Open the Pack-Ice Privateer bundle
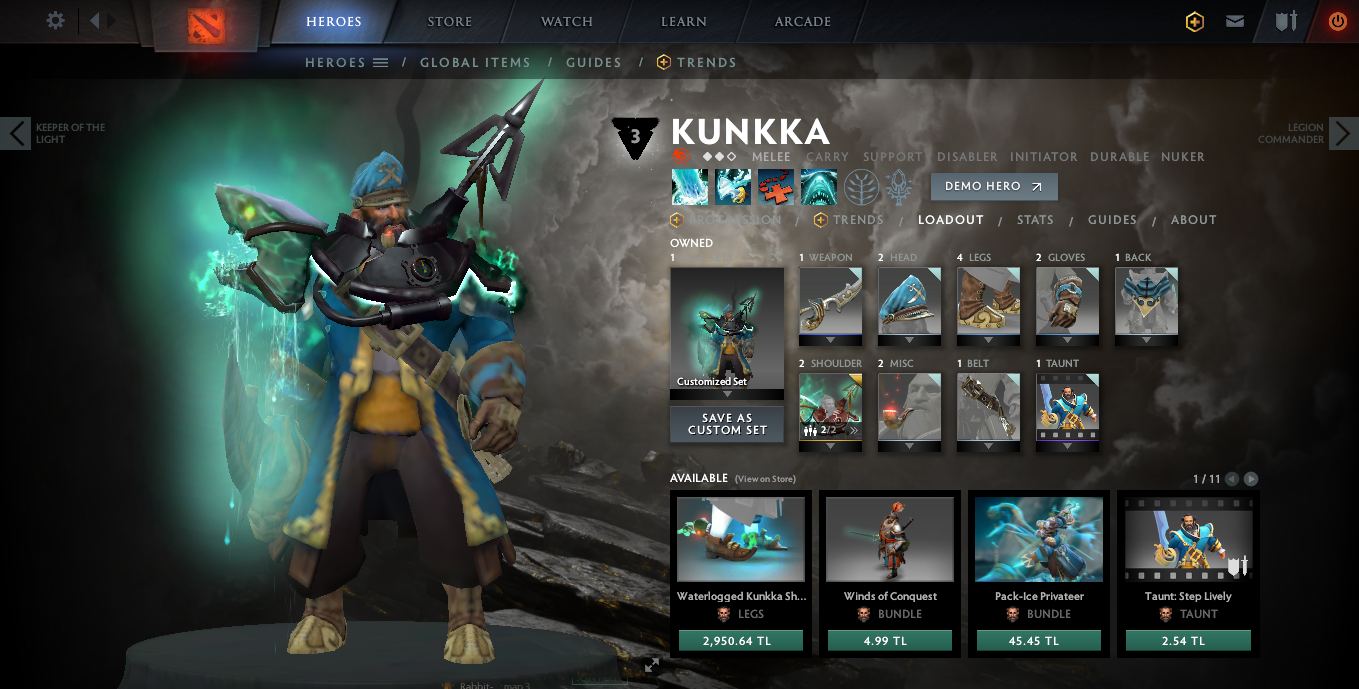1359x689 pixels. [x=1039, y=540]
